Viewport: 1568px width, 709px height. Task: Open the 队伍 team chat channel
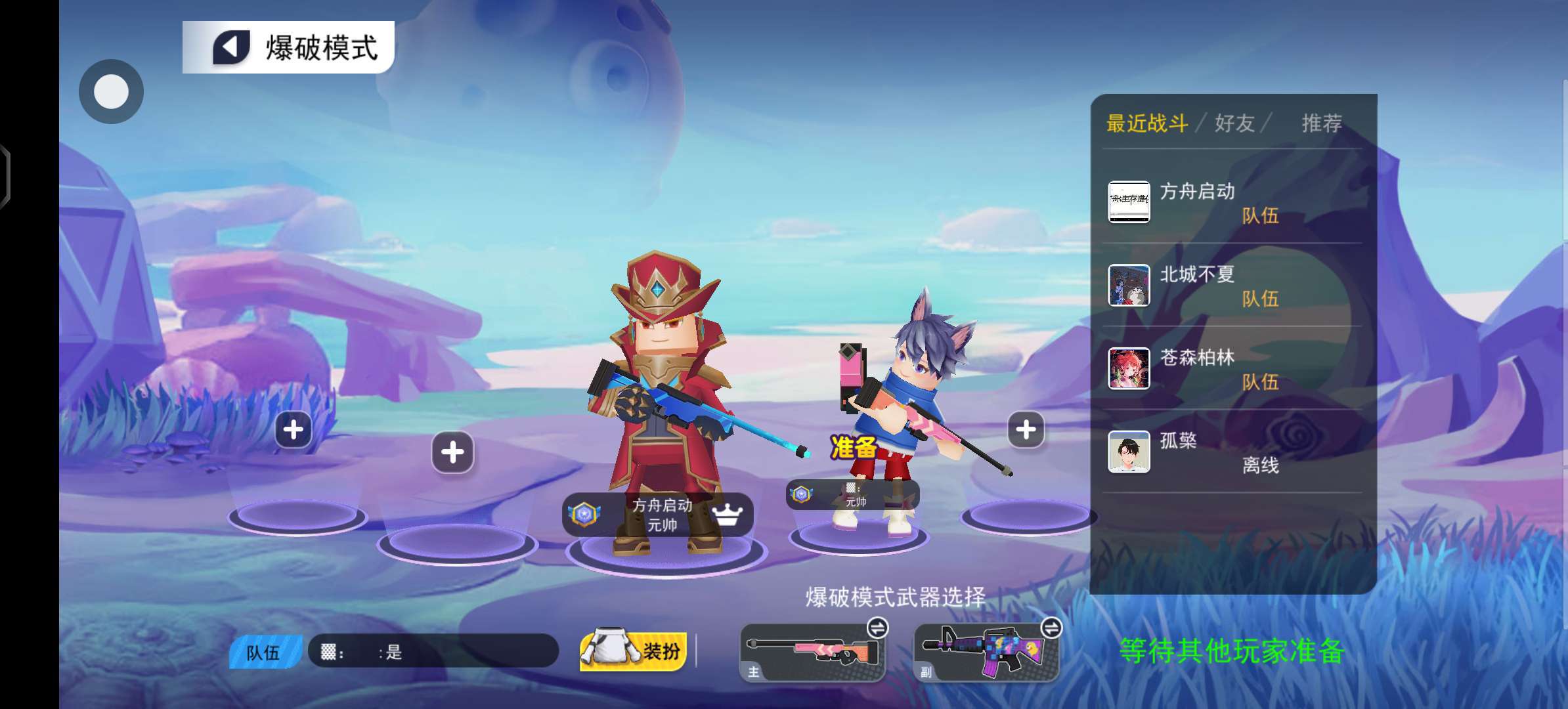[x=264, y=652]
